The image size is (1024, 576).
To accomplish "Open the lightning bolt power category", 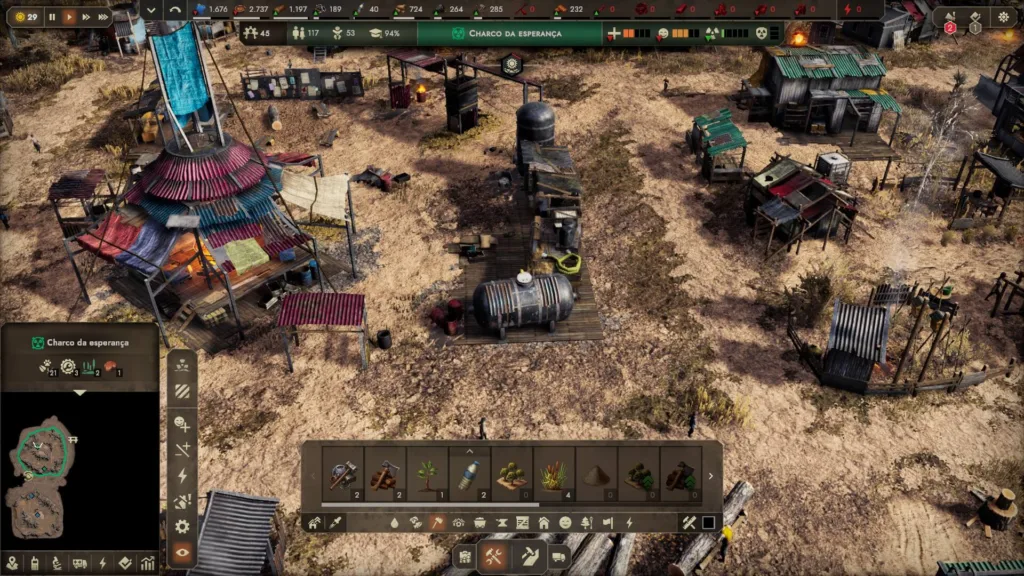I will (629, 522).
